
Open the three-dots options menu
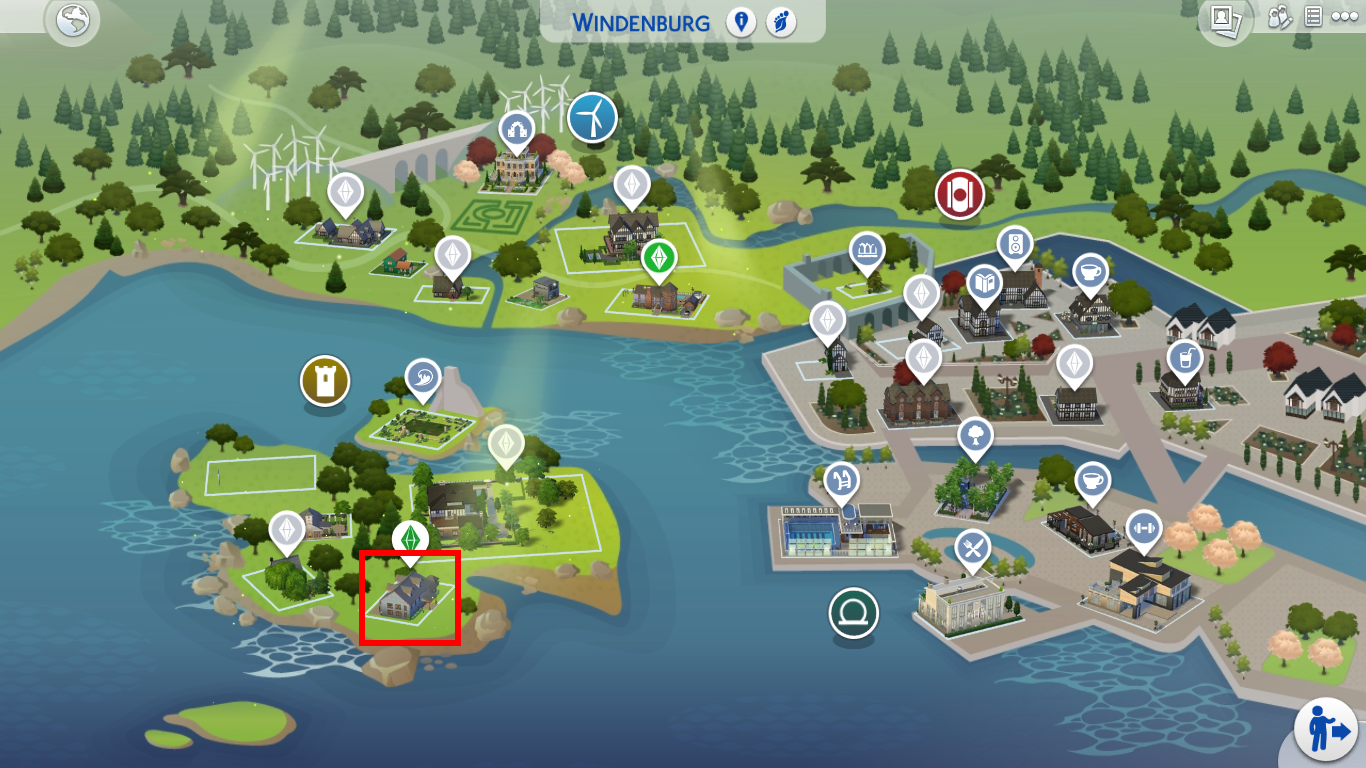coord(1344,18)
